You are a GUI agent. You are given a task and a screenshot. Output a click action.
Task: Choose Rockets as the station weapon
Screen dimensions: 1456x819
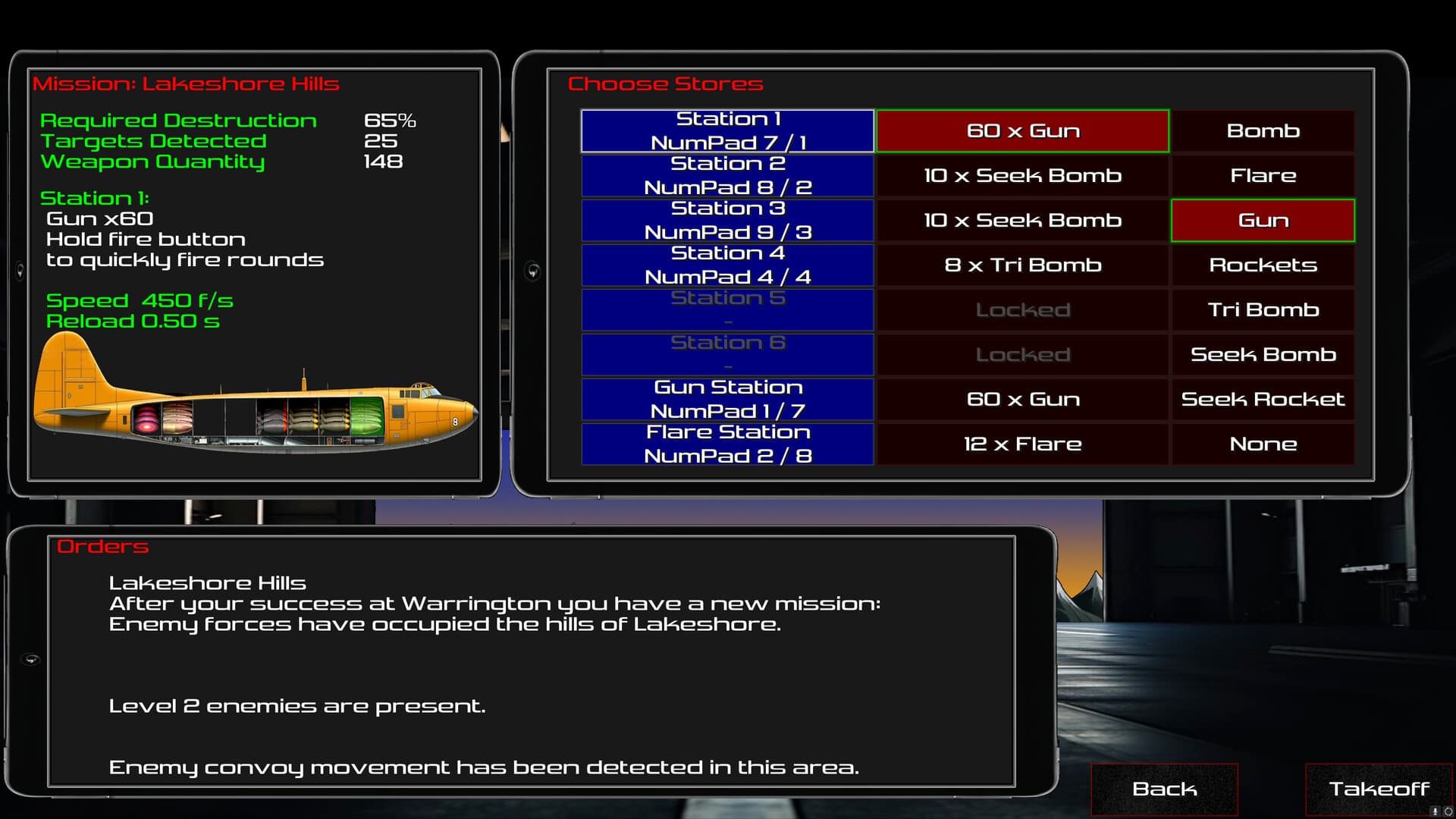pos(1262,265)
